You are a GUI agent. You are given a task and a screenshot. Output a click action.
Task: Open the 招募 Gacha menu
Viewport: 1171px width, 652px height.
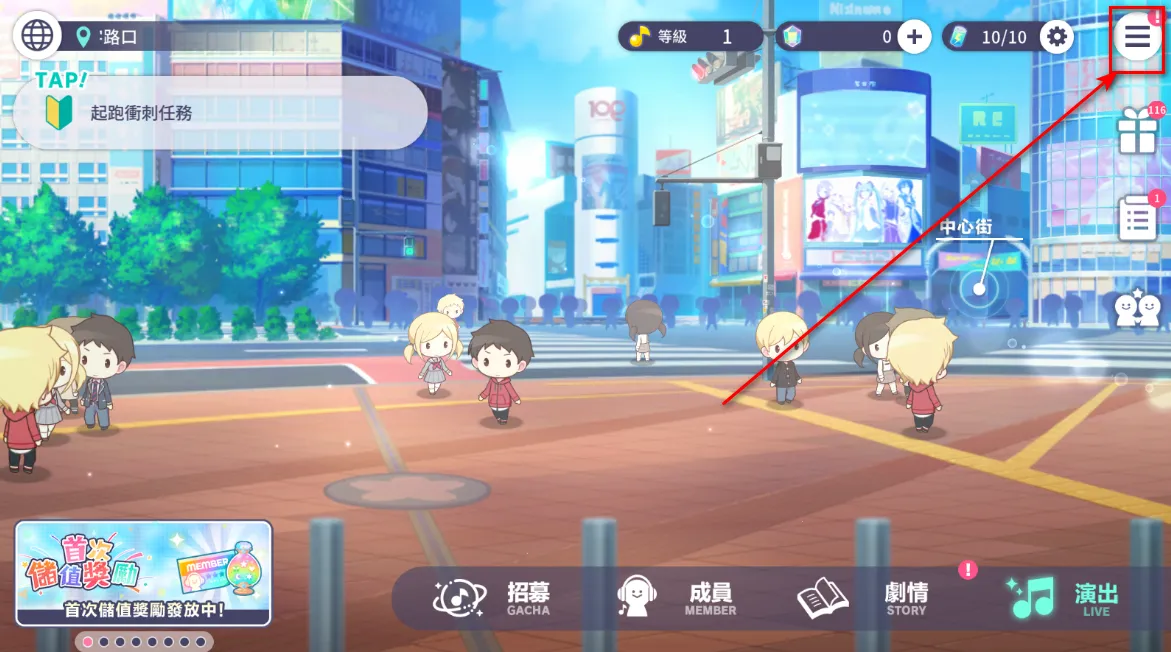coord(492,598)
